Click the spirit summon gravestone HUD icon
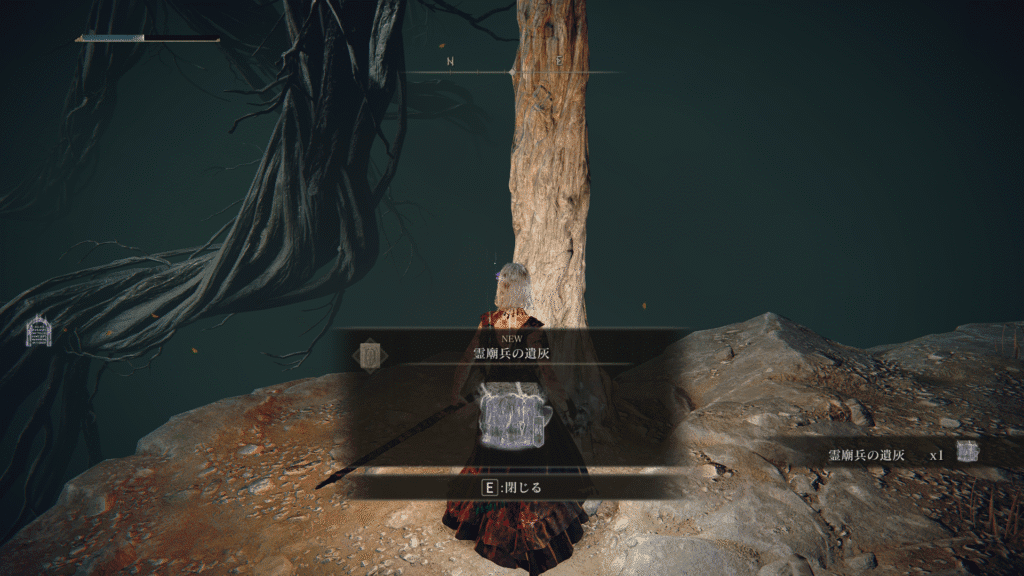Screen dimensions: 1024x576 (x=39, y=330)
